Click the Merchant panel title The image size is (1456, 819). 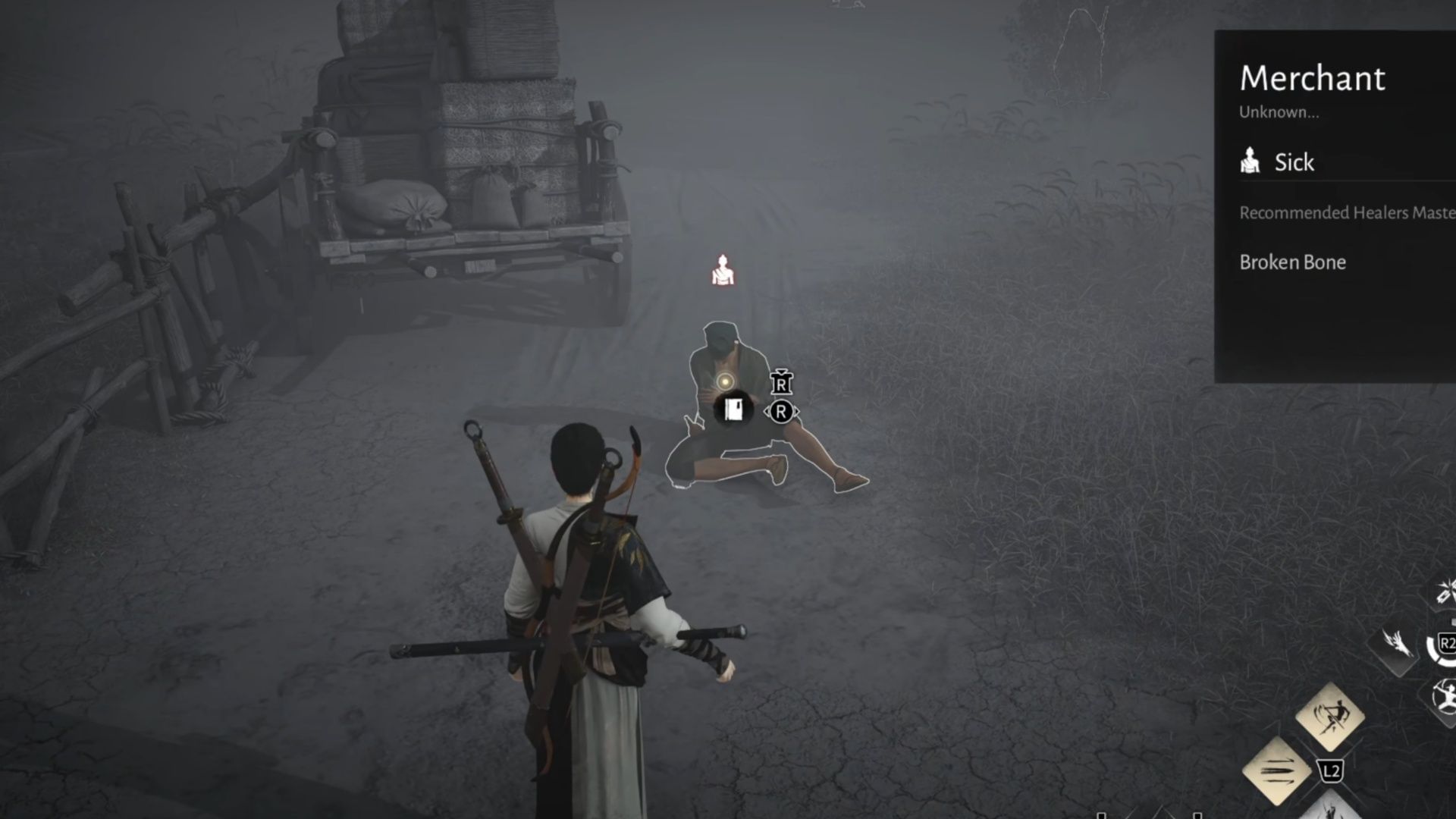pyautogui.click(x=1313, y=78)
